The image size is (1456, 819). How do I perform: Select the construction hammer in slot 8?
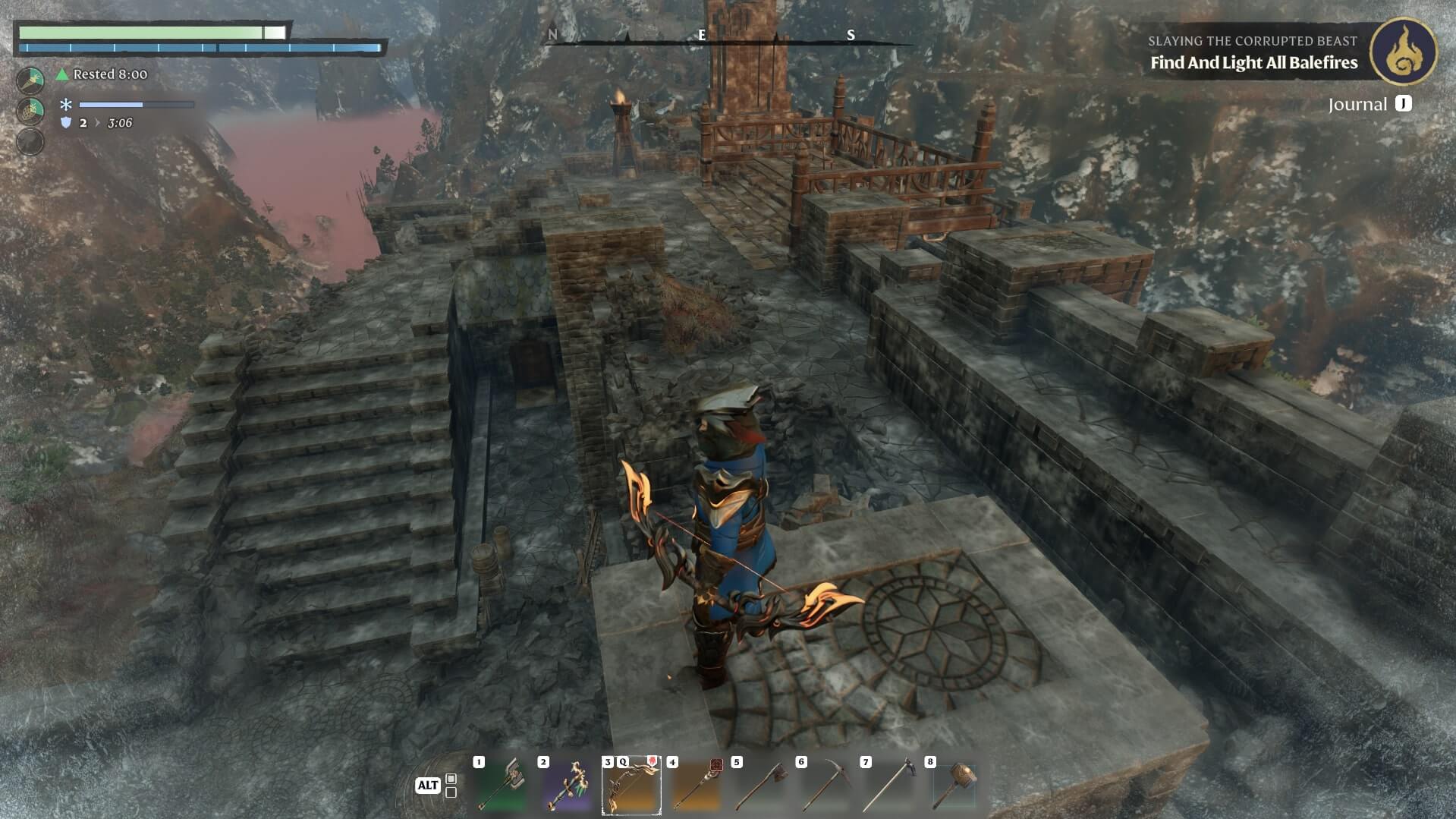[x=954, y=786]
